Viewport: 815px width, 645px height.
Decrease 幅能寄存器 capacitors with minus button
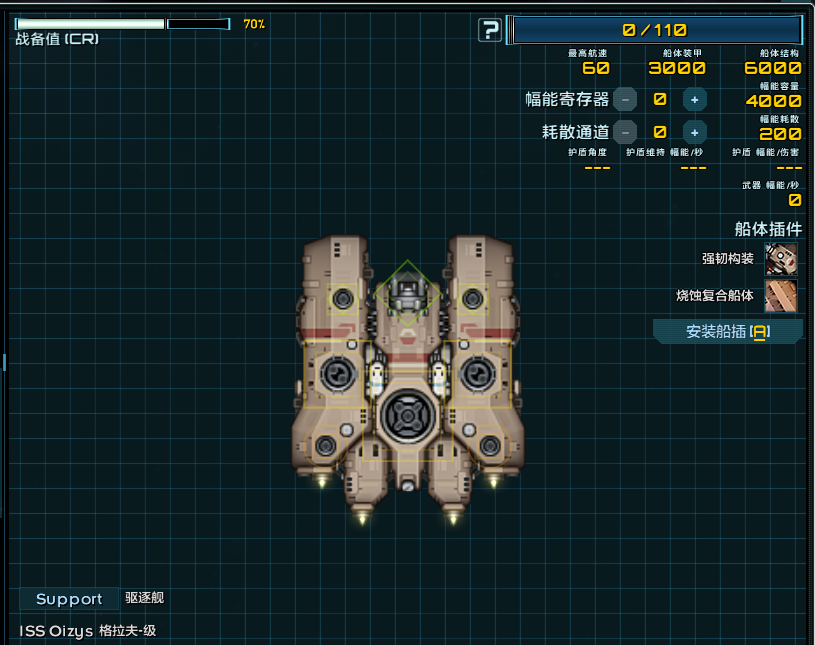click(625, 99)
